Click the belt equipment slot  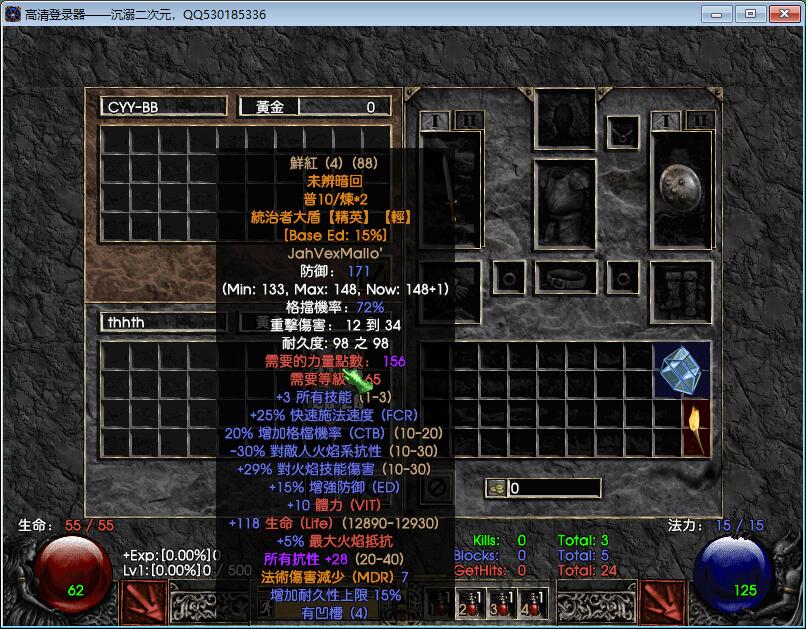(x=566, y=276)
